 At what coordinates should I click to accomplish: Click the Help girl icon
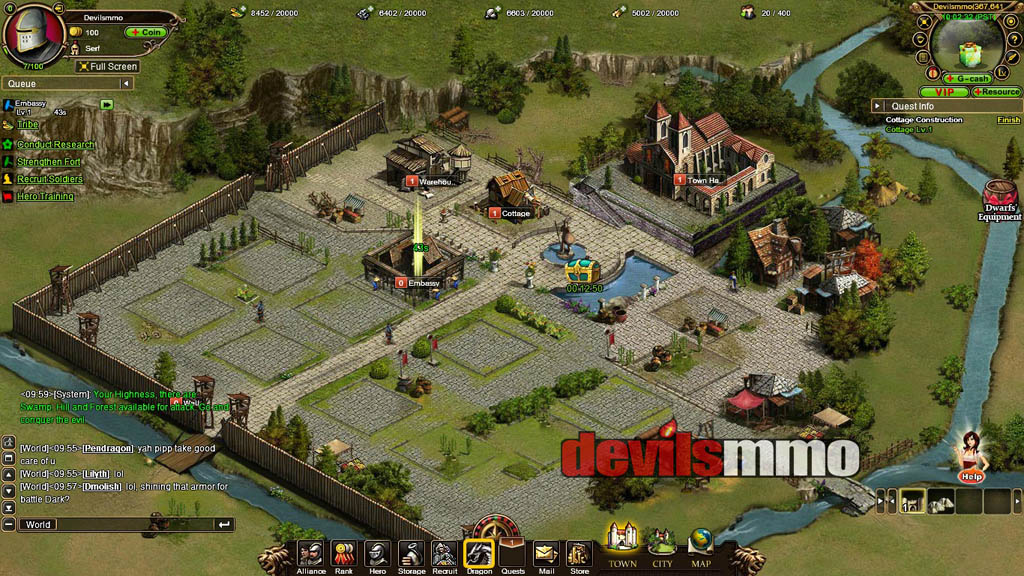(969, 457)
